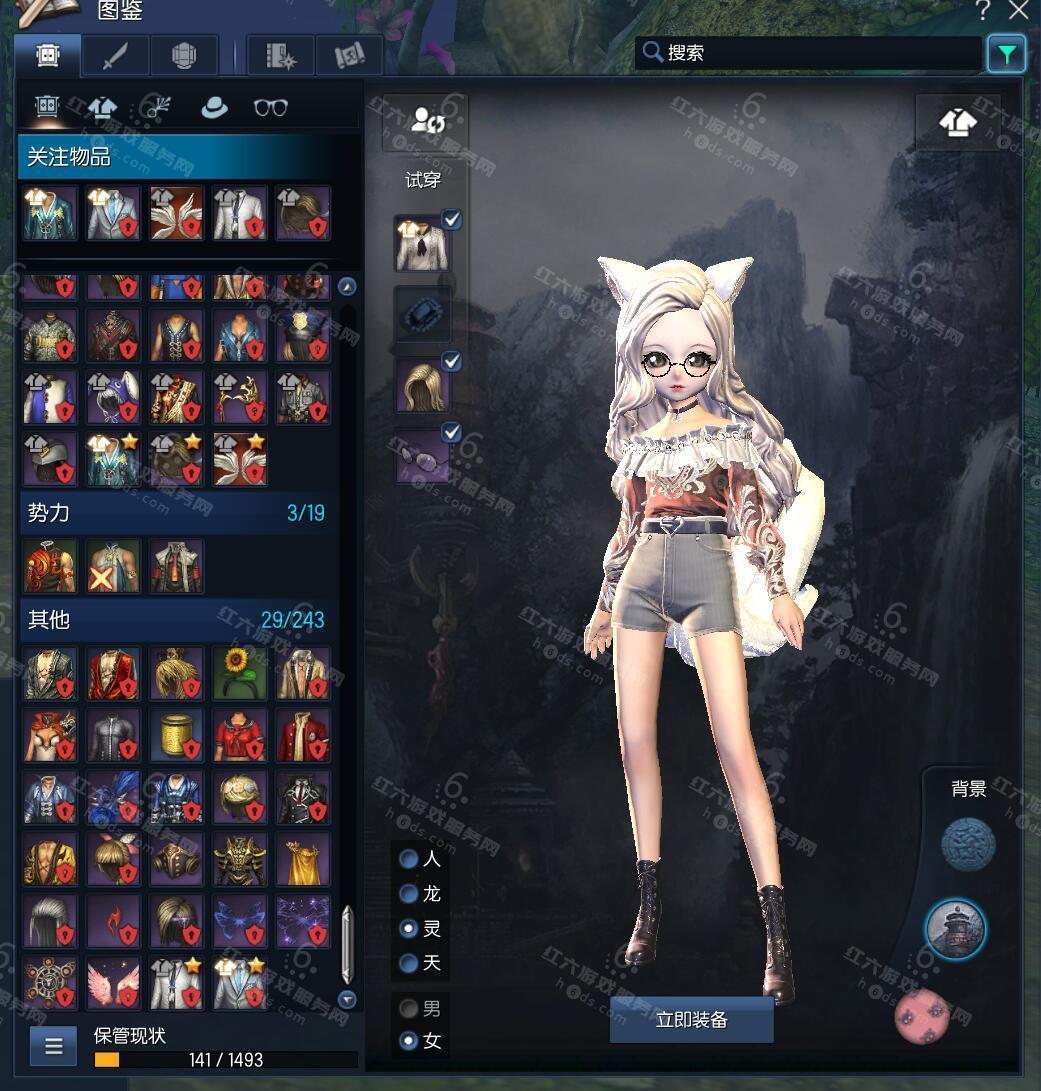This screenshot has height=1091, width=1041.
Task: Choose the 天 race option
Action: point(409,963)
